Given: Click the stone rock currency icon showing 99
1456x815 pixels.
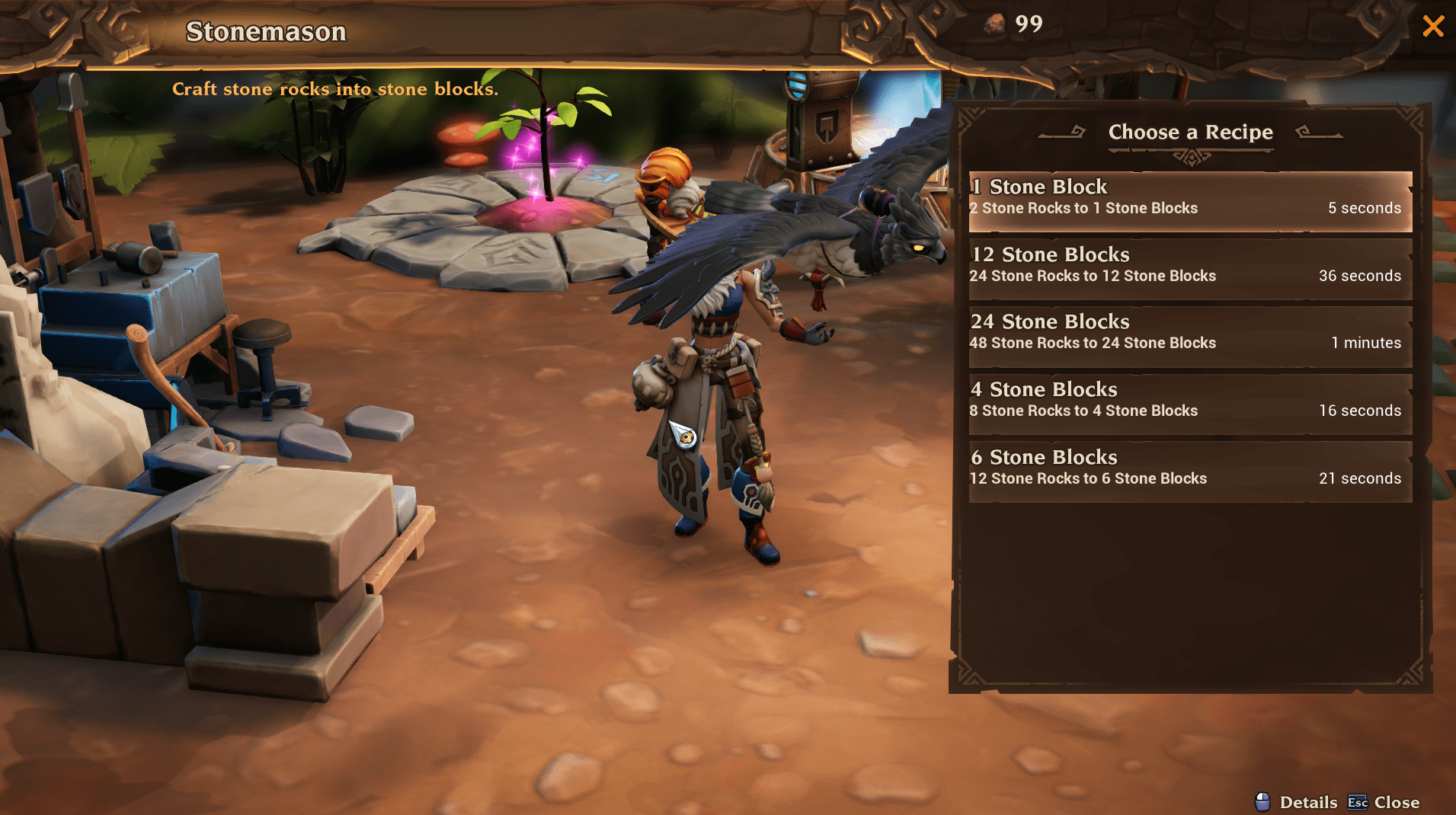Looking at the screenshot, I should 995,24.
